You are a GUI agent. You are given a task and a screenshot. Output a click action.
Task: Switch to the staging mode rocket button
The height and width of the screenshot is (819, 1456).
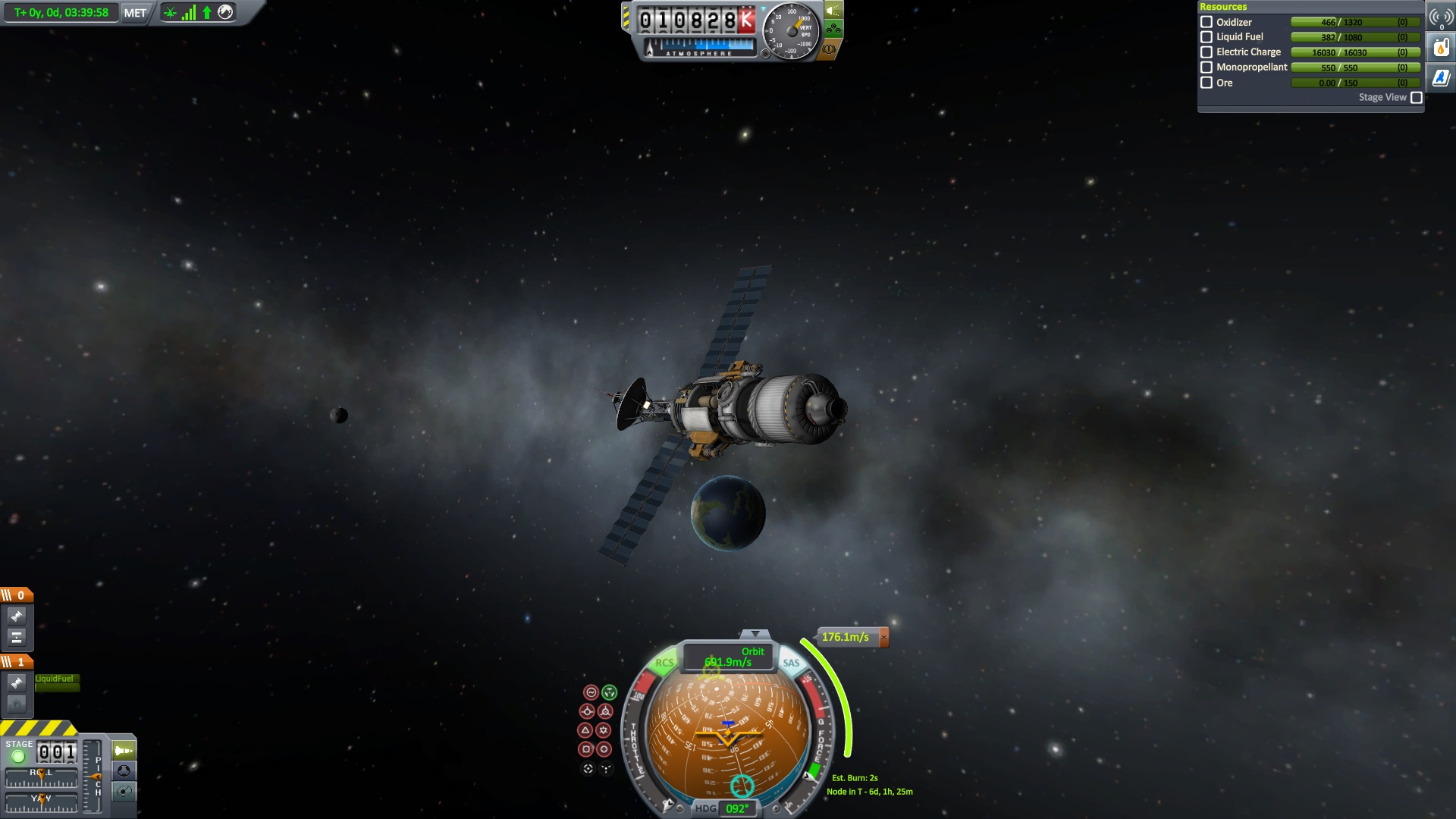(124, 751)
